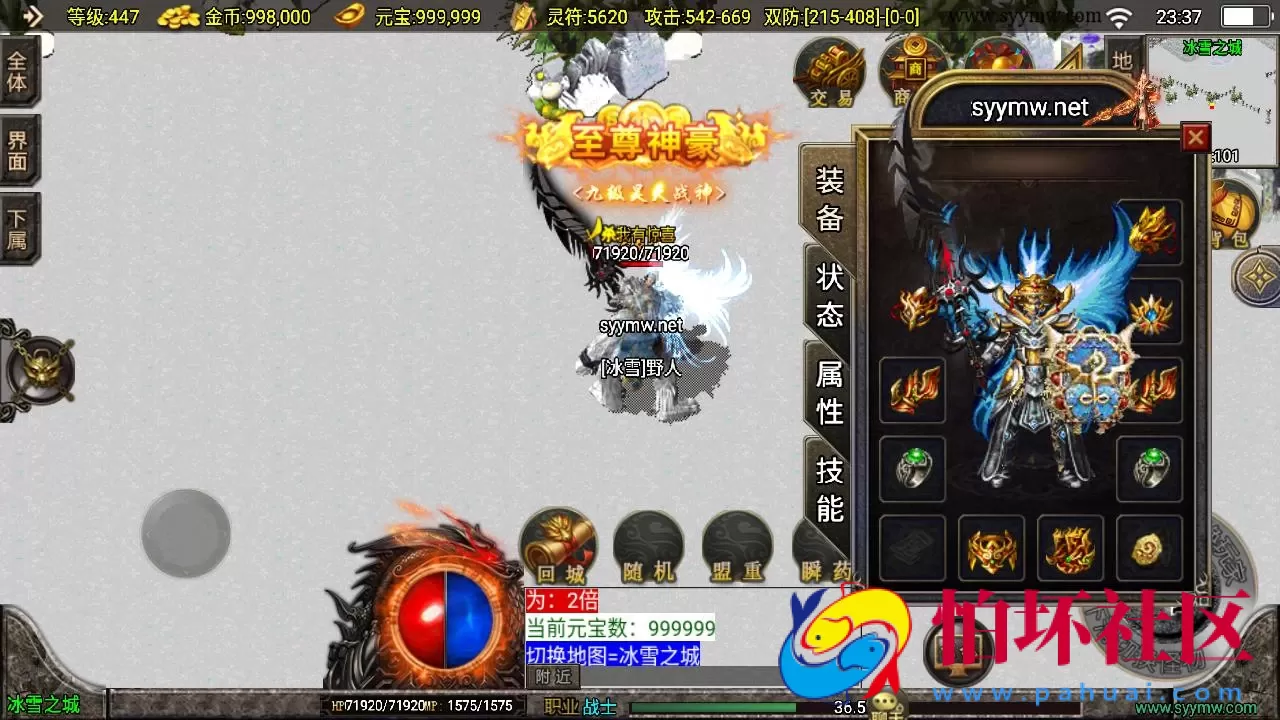Click the green gem ring slot icon
The height and width of the screenshot is (720, 1280).
(x=912, y=468)
